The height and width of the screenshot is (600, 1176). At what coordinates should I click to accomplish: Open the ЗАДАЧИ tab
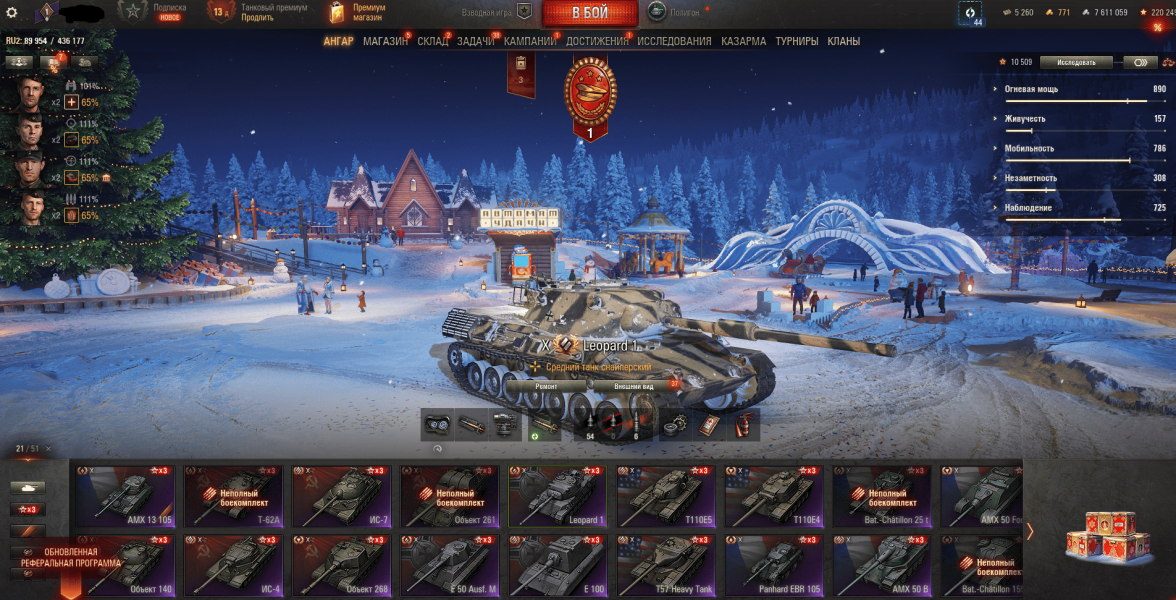(x=476, y=41)
